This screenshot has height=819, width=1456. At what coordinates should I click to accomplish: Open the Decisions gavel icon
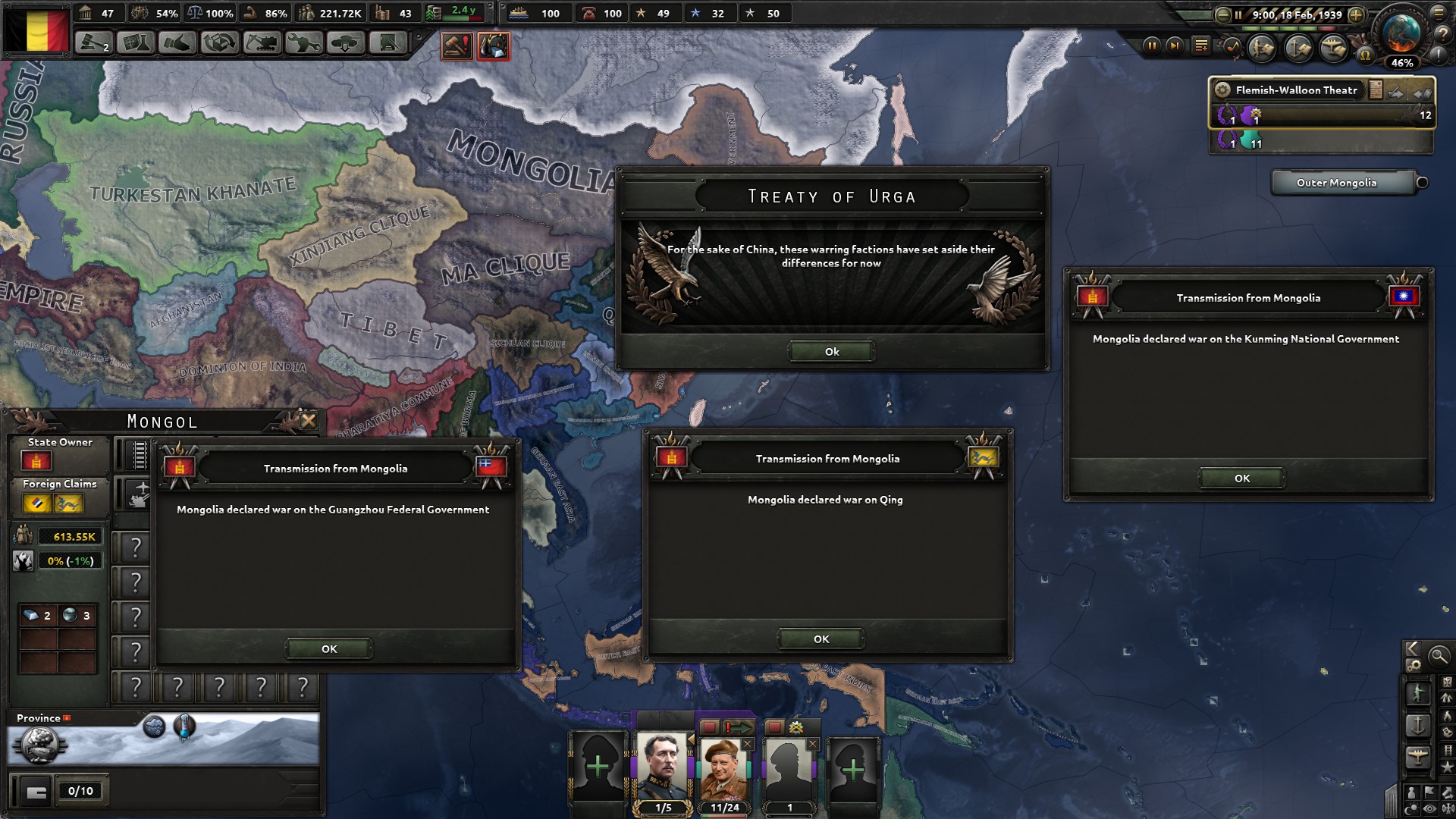click(x=92, y=42)
